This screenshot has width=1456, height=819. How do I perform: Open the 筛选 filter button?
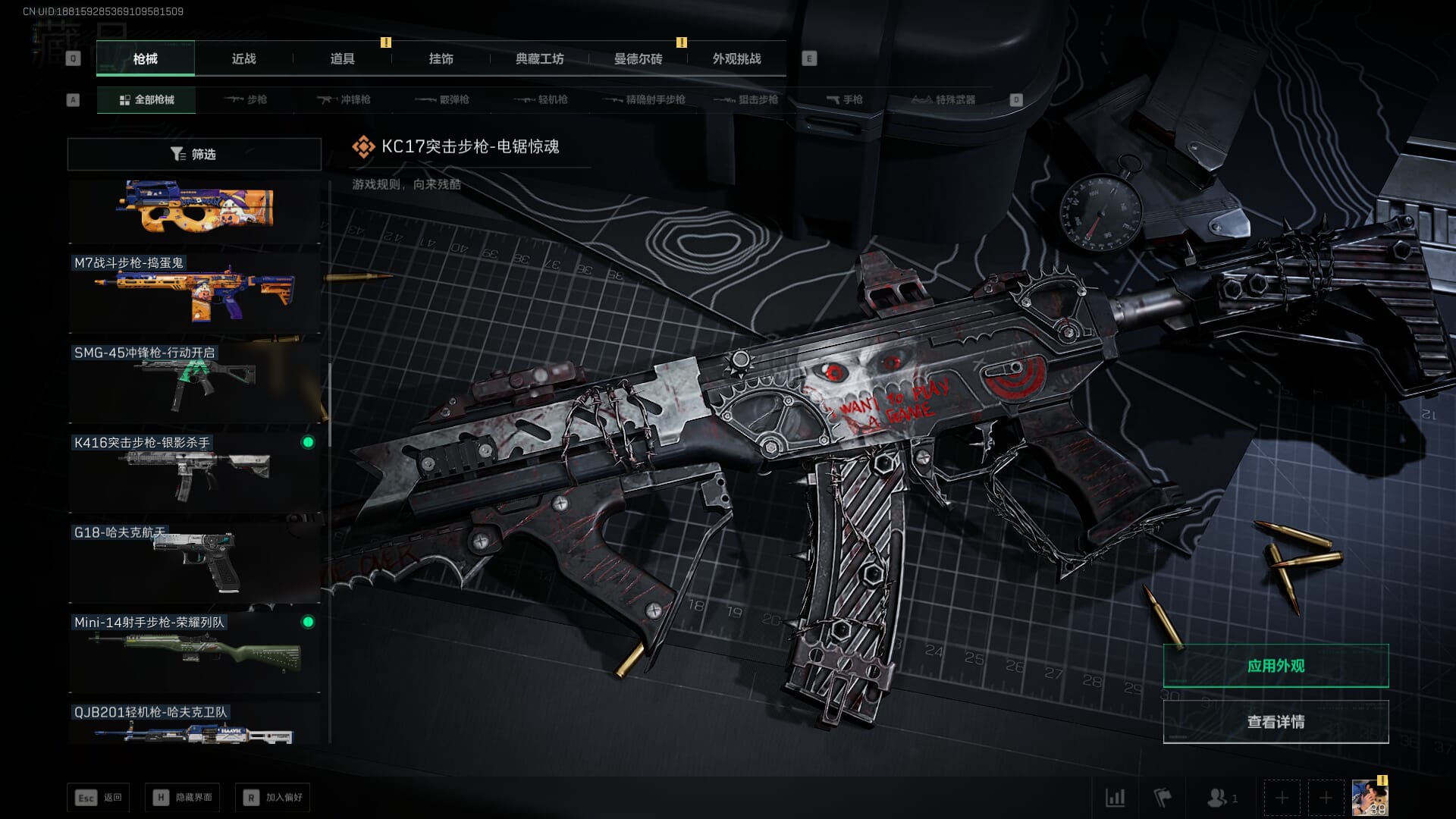tap(194, 154)
